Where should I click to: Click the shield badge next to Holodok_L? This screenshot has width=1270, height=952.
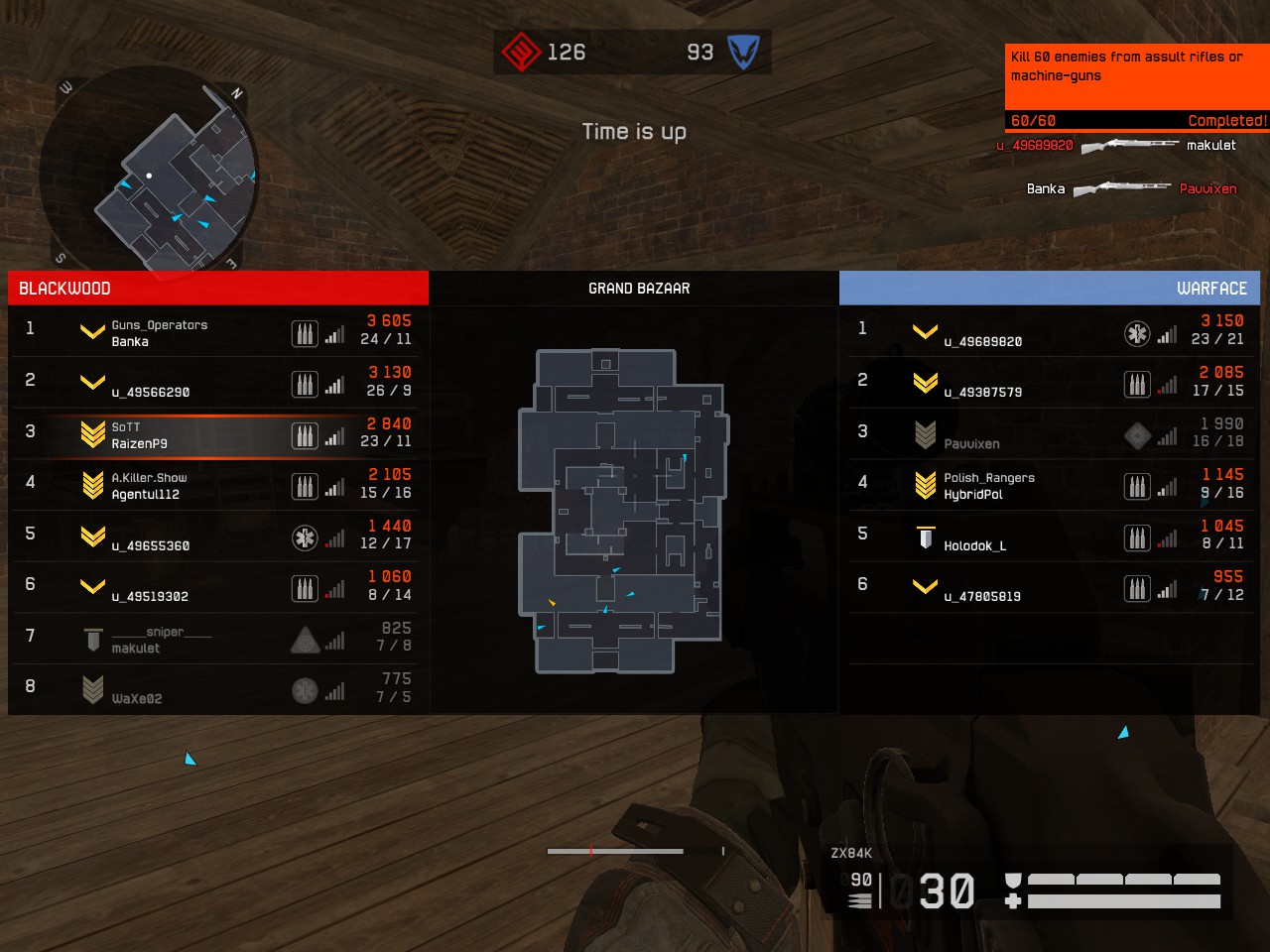coord(925,538)
